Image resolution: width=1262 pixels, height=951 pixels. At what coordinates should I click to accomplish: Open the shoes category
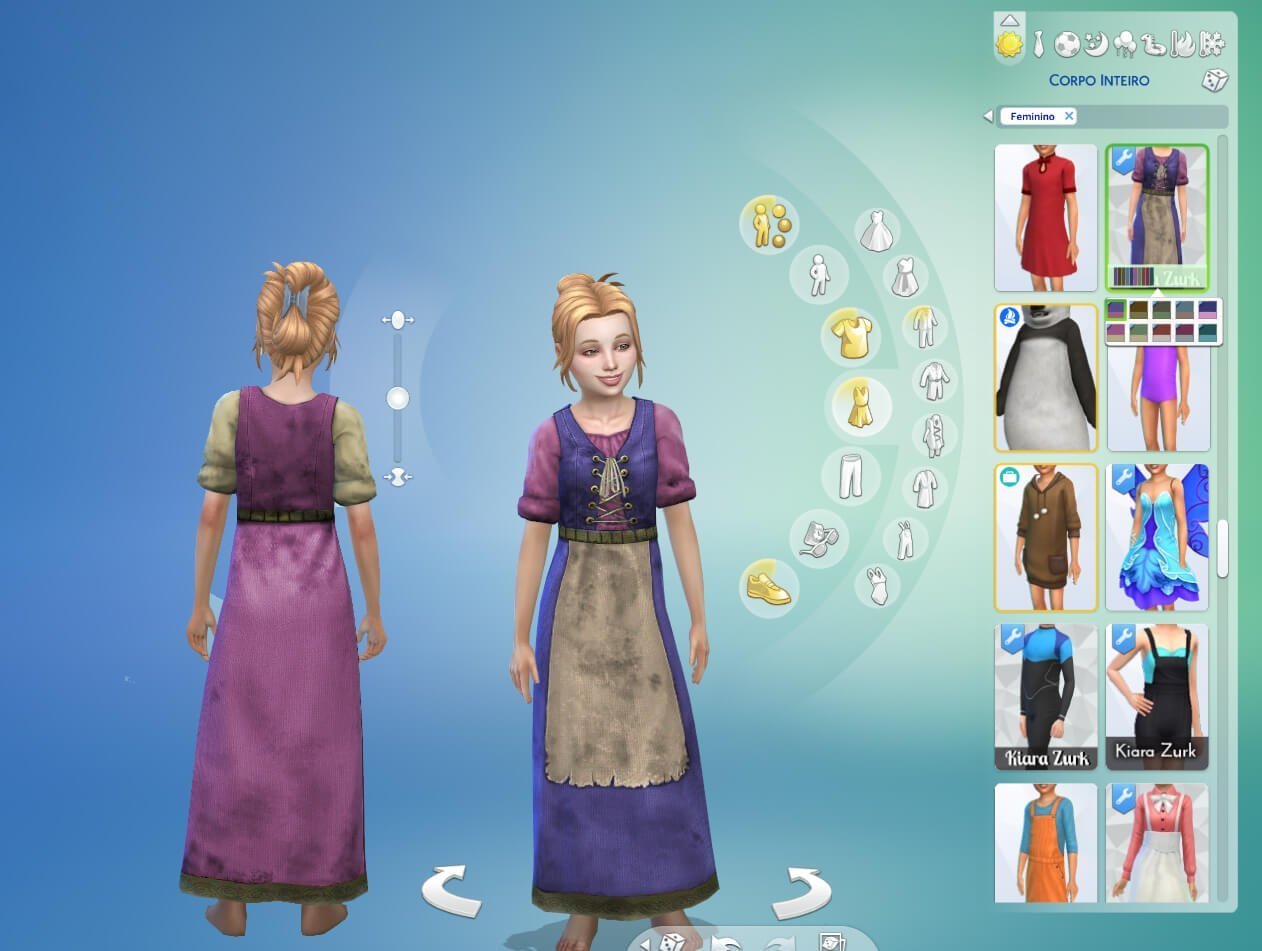pyautogui.click(x=768, y=587)
